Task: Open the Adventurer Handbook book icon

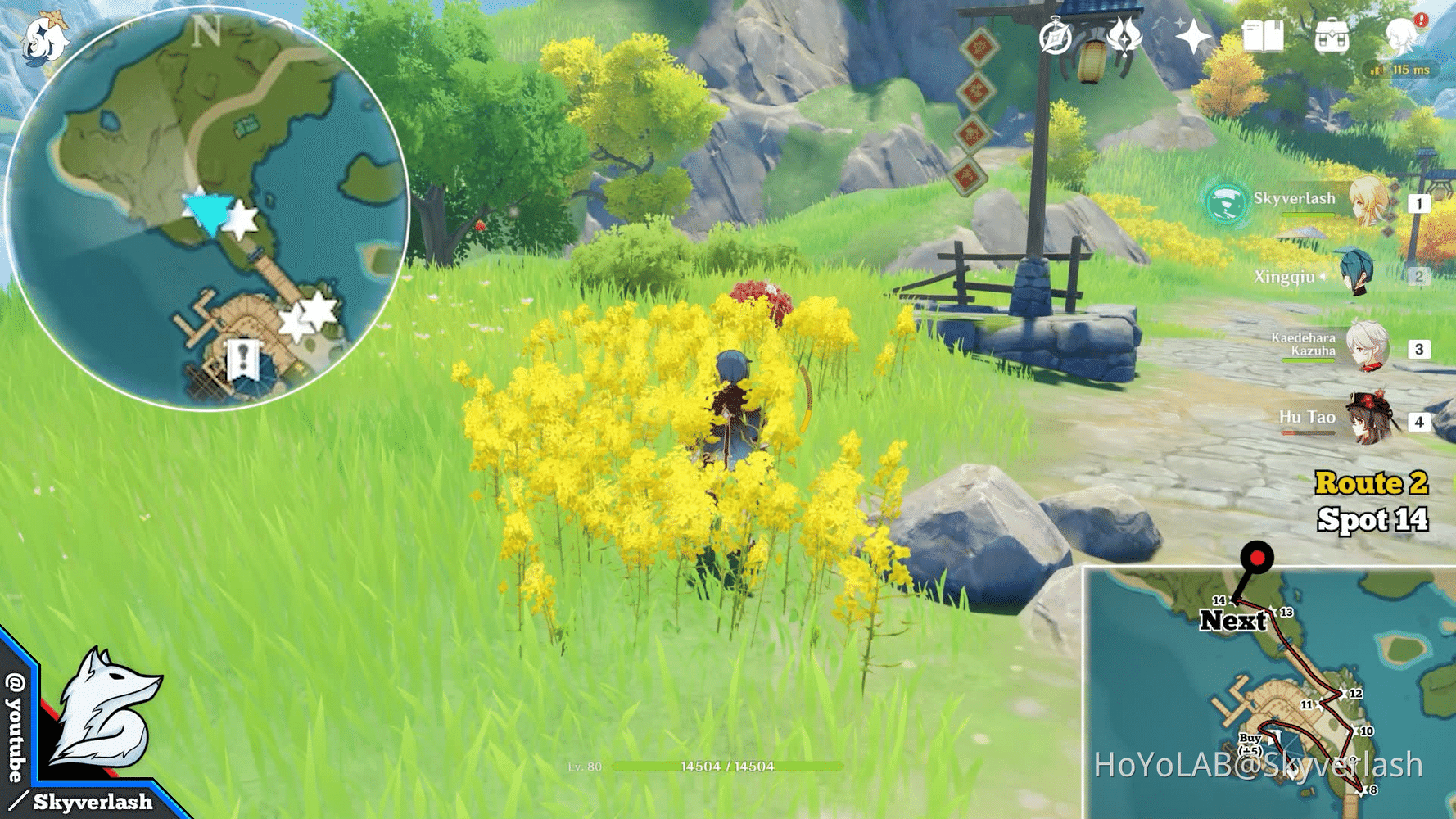Action: coord(1262,37)
